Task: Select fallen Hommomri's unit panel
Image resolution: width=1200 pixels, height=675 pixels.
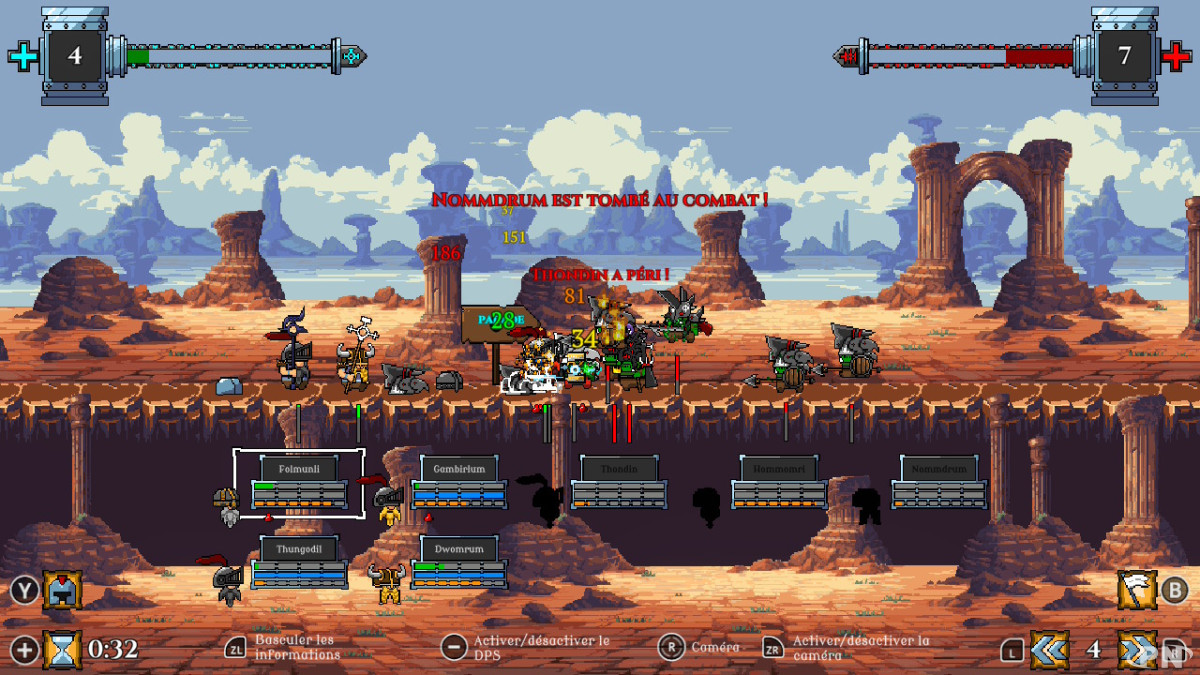Action: tap(779, 483)
